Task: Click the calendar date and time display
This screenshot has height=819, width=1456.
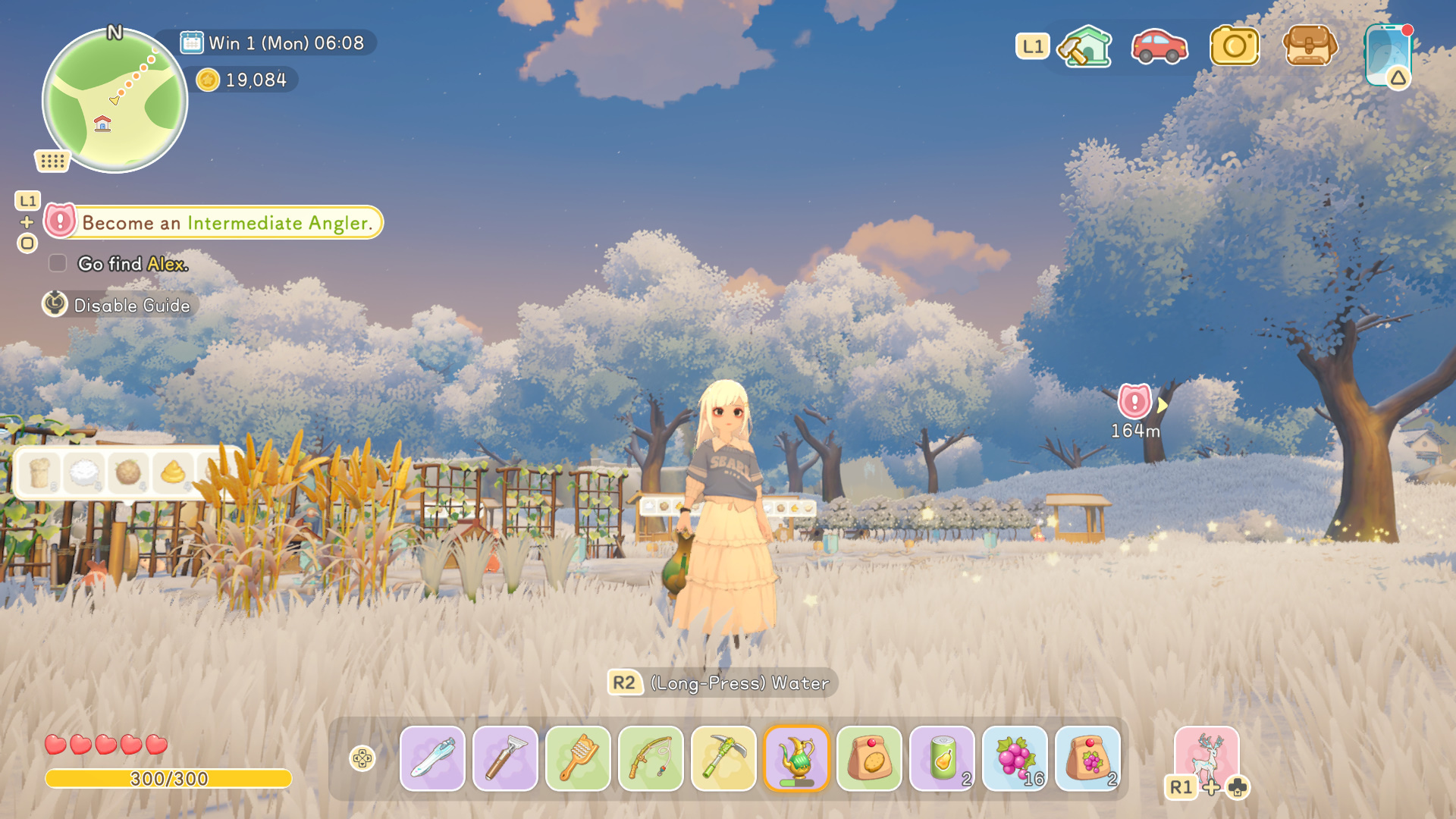Action: [273, 43]
